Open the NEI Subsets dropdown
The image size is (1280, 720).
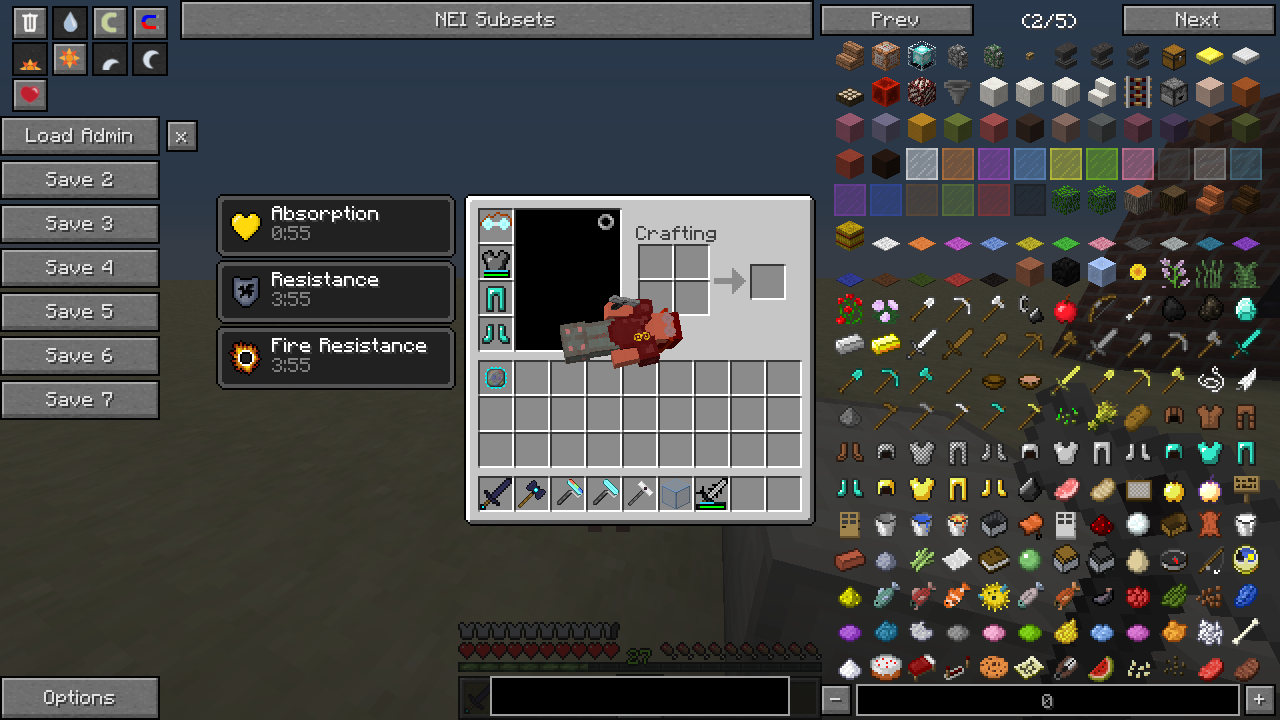(x=496, y=20)
